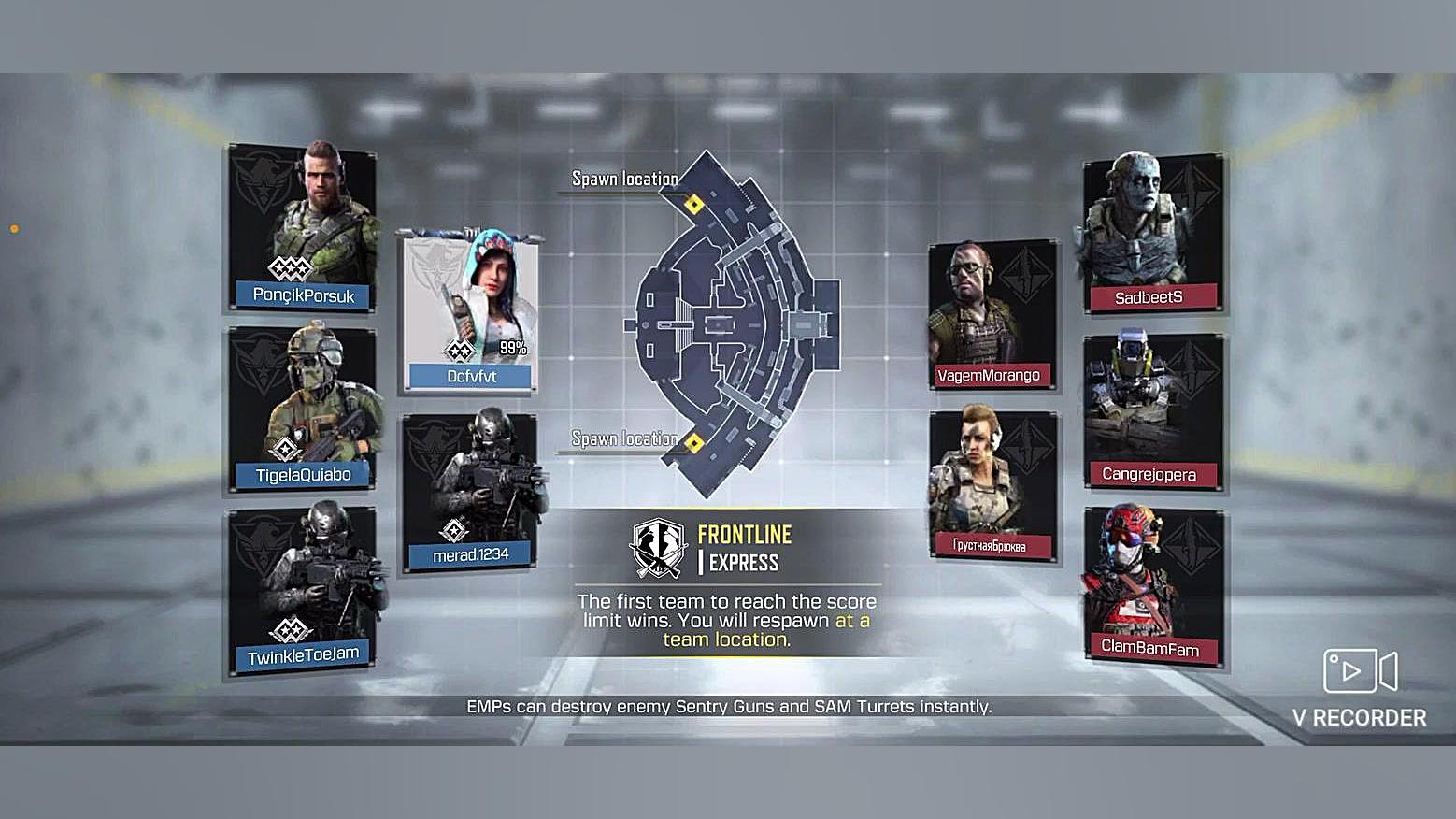Select PonçikPorsuk's player card
The height and width of the screenshot is (819, 1456).
[303, 227]
